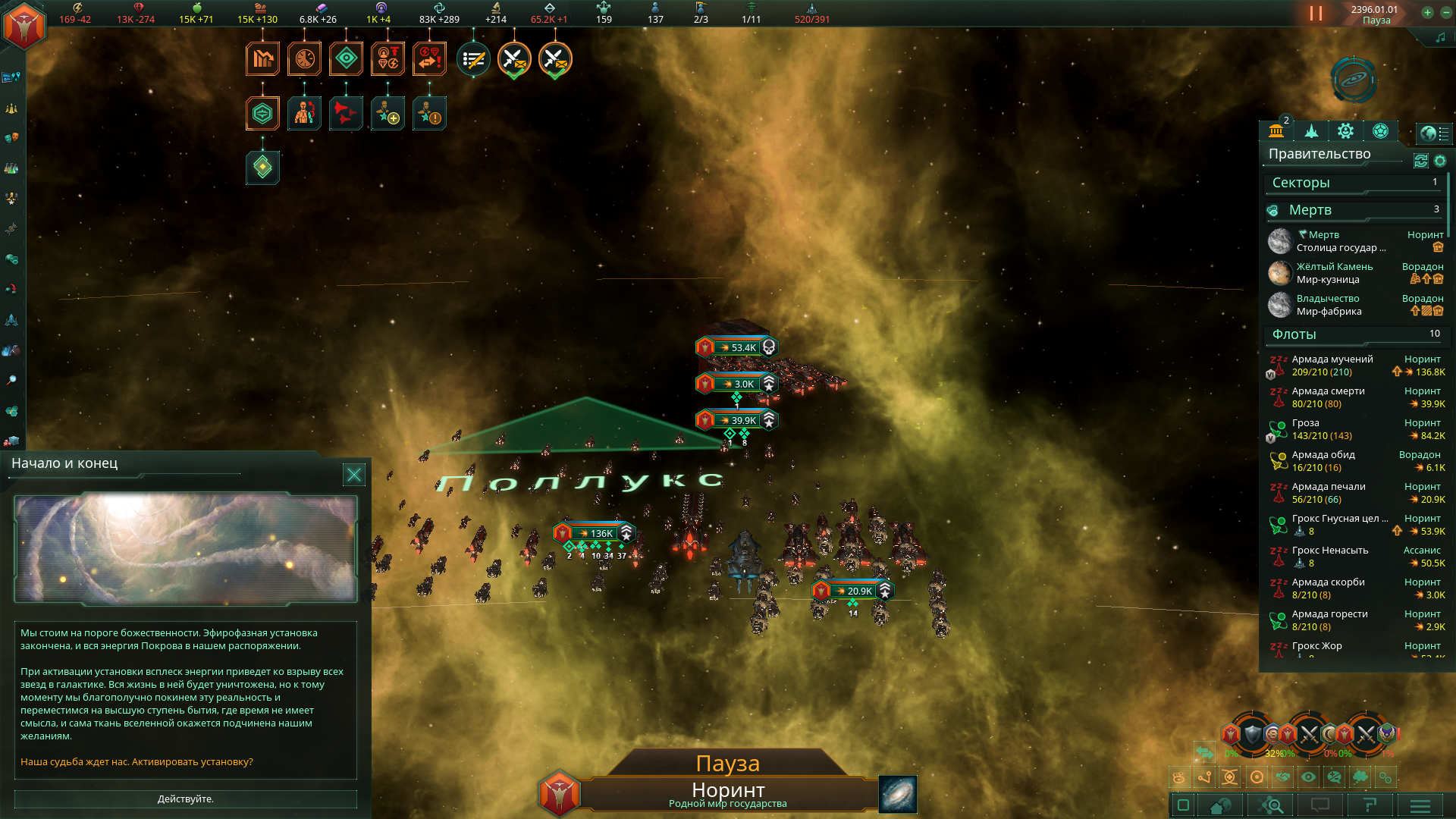This screenshot has width=1456, height=819.
Task: Open outliner settings gear icon
Action: (x=1440, y=161)
